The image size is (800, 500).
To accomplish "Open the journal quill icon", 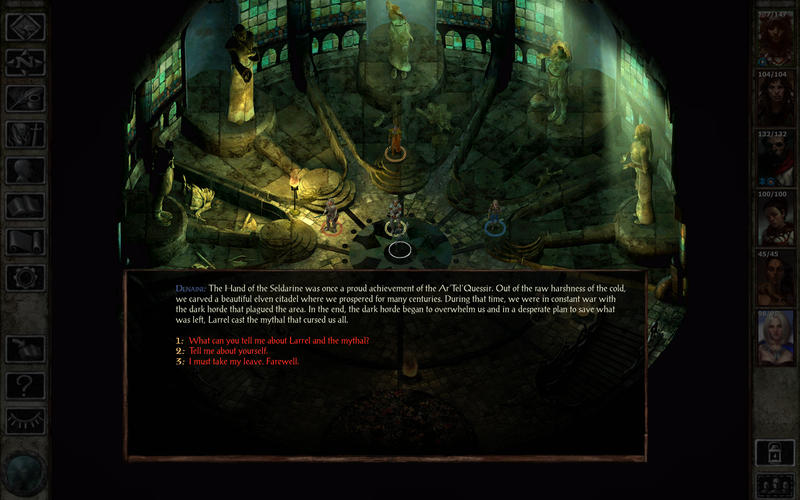I will 25,98.
